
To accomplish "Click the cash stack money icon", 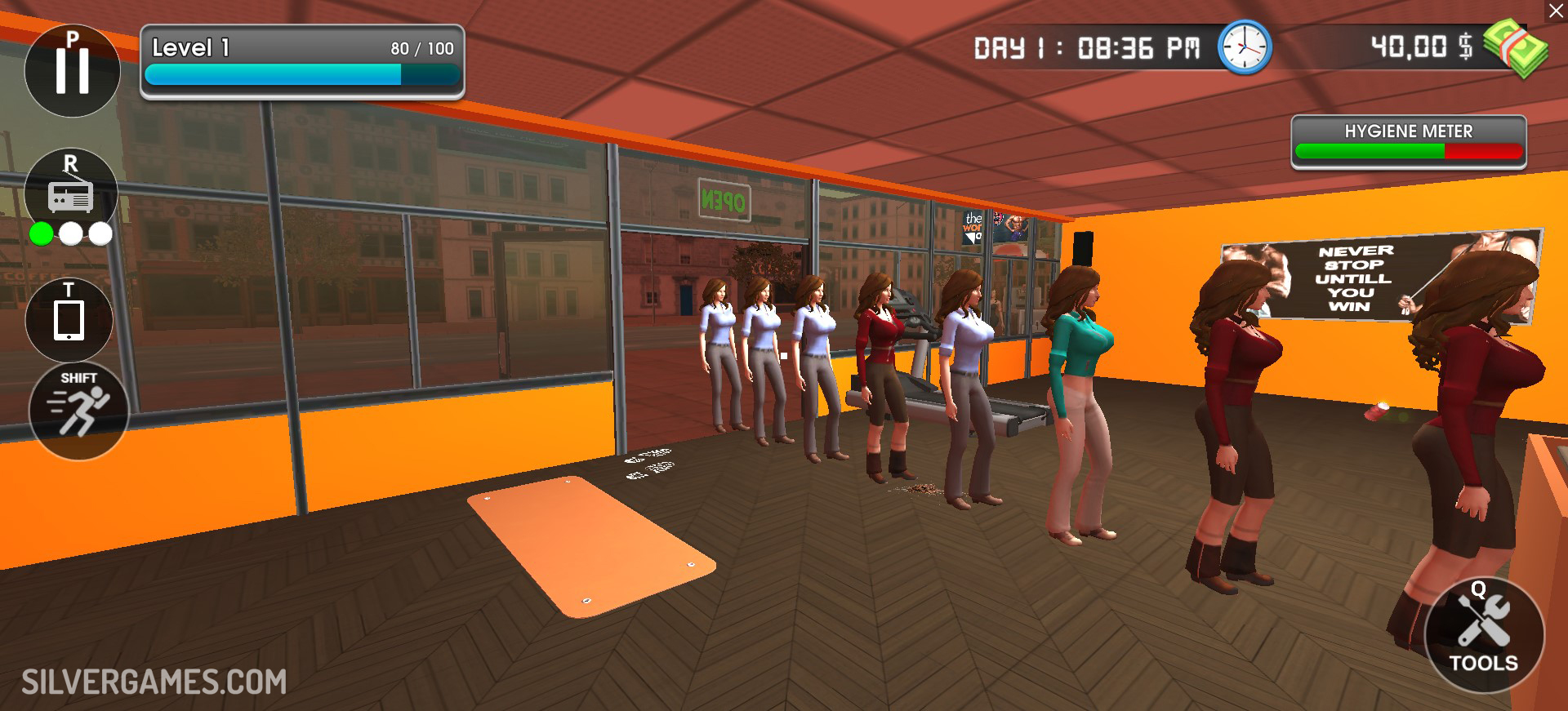I will 1515,48.
